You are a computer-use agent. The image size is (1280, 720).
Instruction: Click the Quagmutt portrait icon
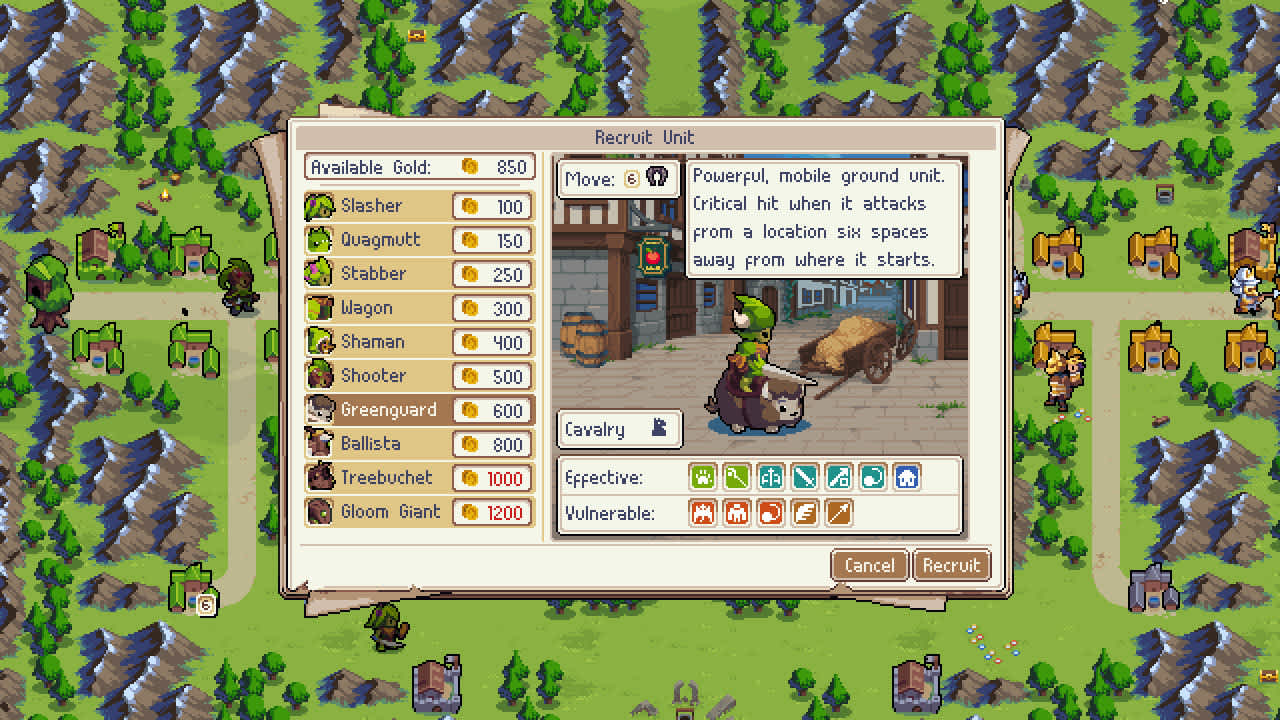click(x=318, y=240)
